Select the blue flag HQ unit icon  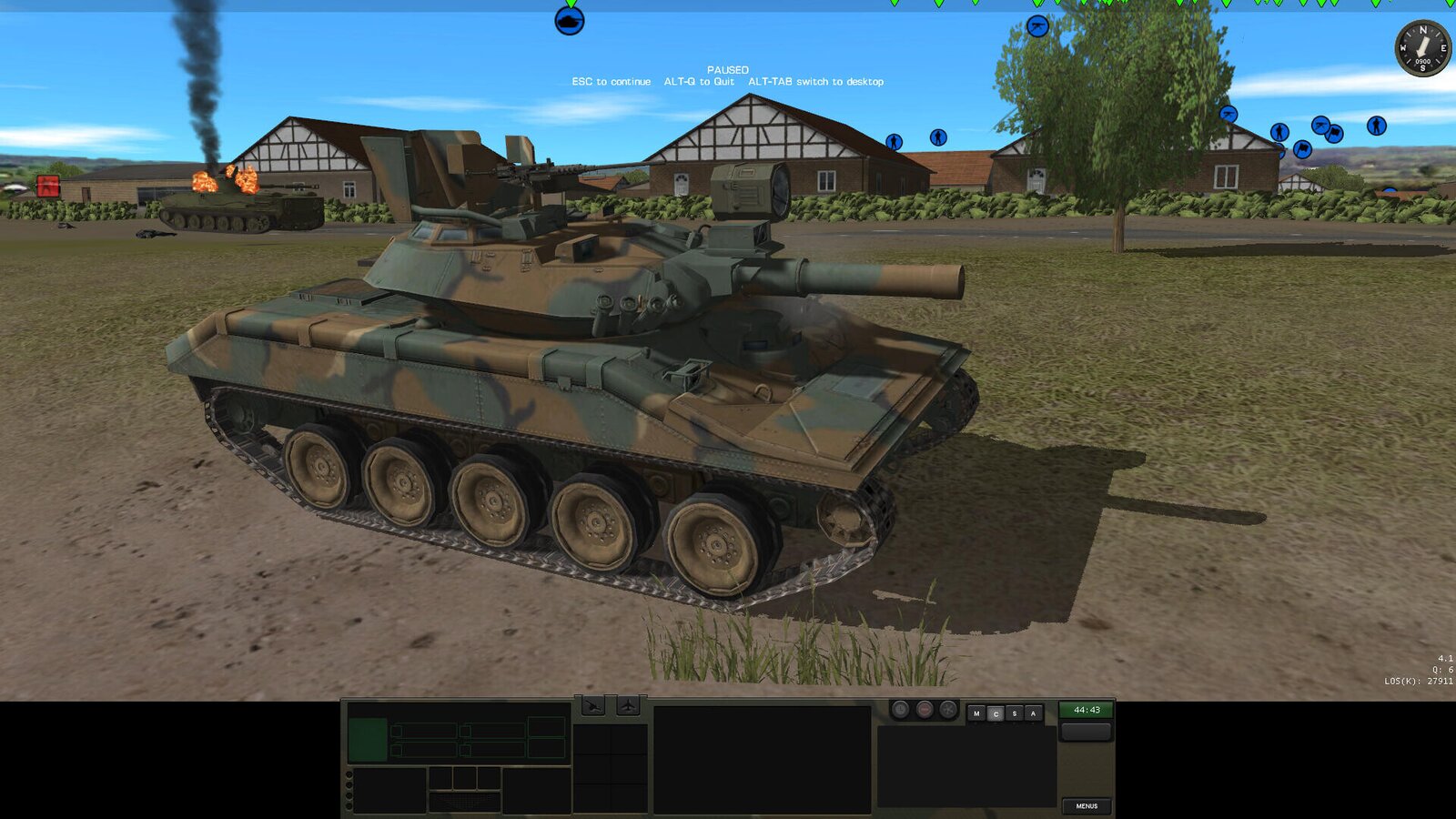pos(1302,149)
